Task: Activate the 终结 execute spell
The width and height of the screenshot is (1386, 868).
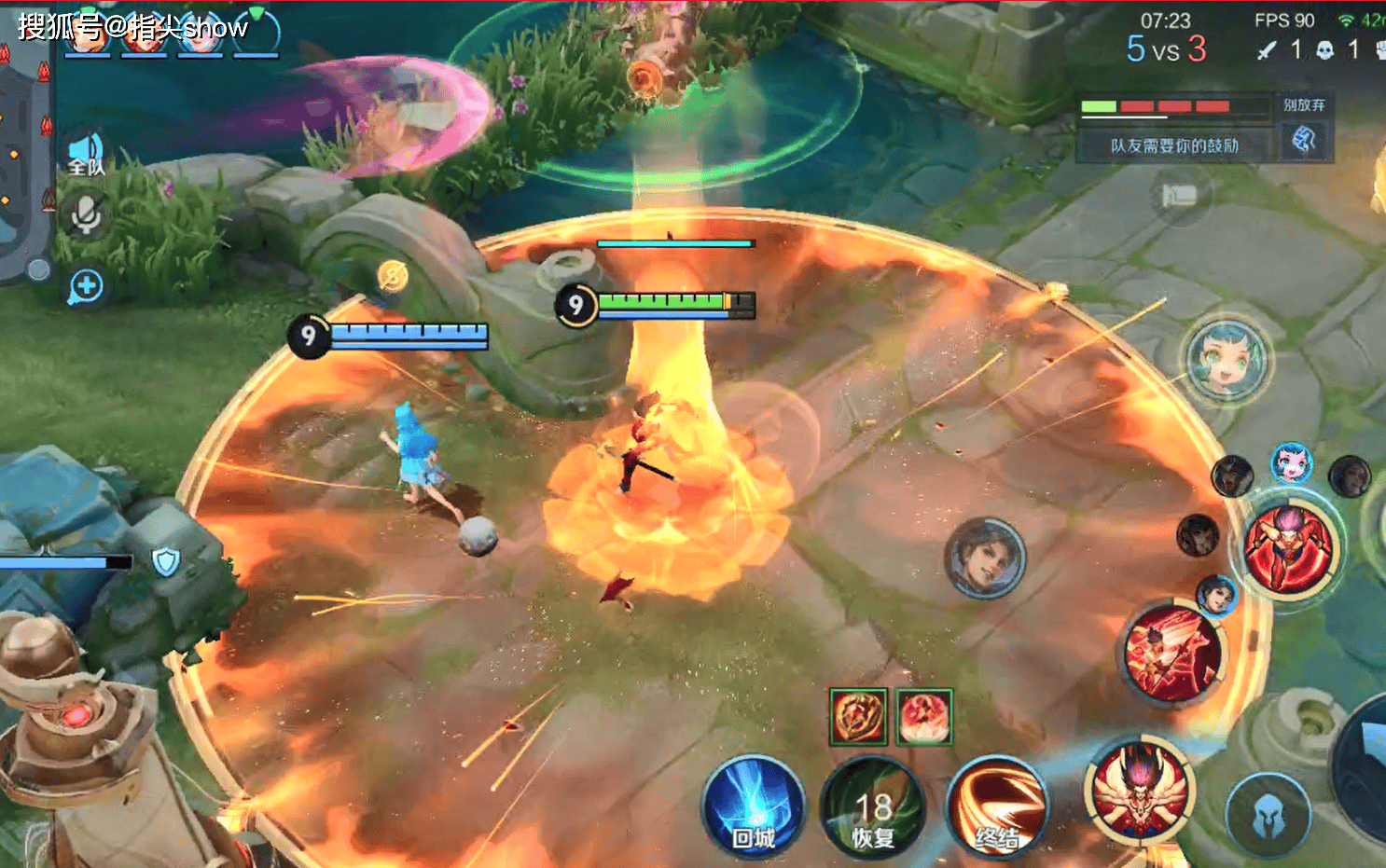Action: (996, 807)
